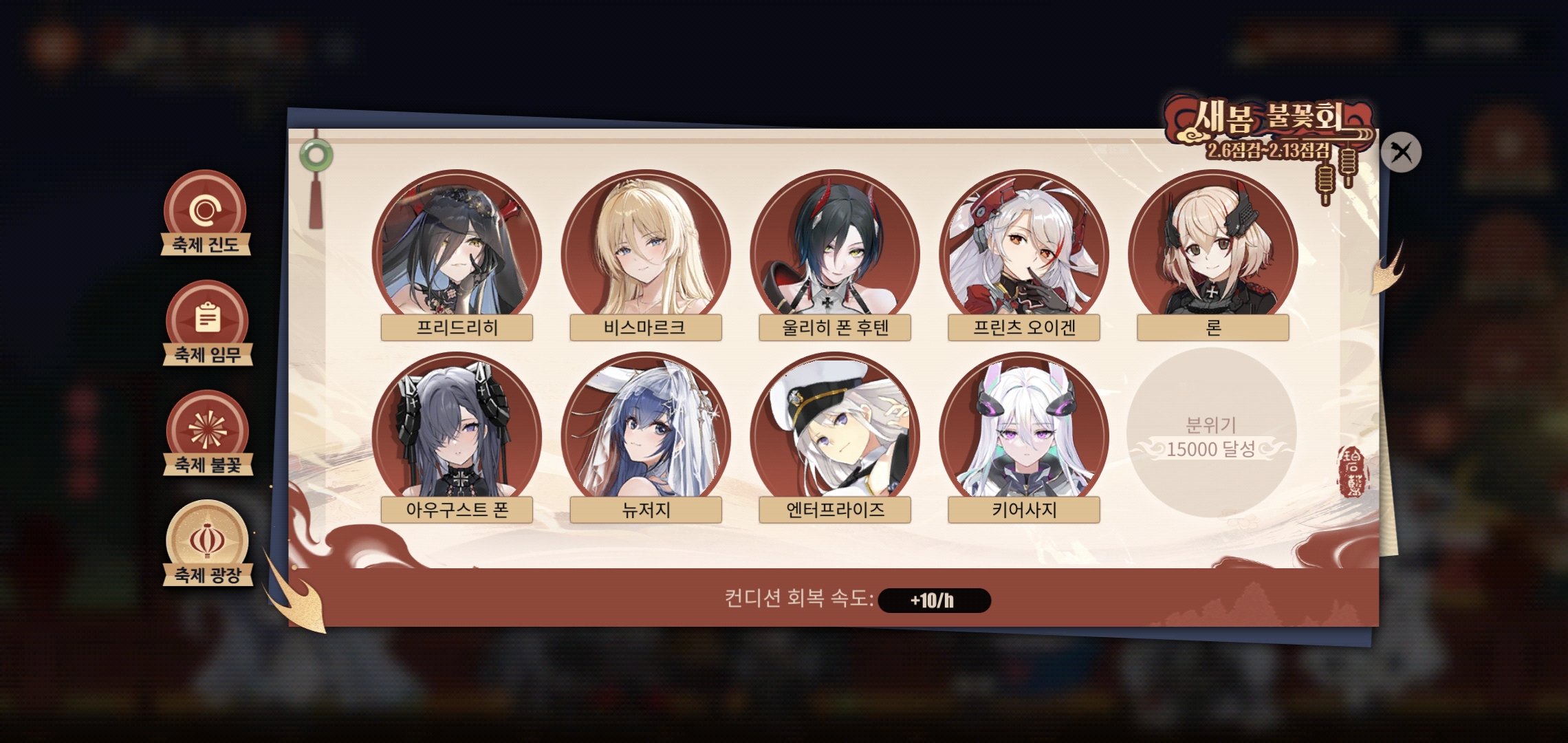The image size is (1568, 743).
Task: Choose the 뉴저지 character portrait
Action: (x=645, y=433)
